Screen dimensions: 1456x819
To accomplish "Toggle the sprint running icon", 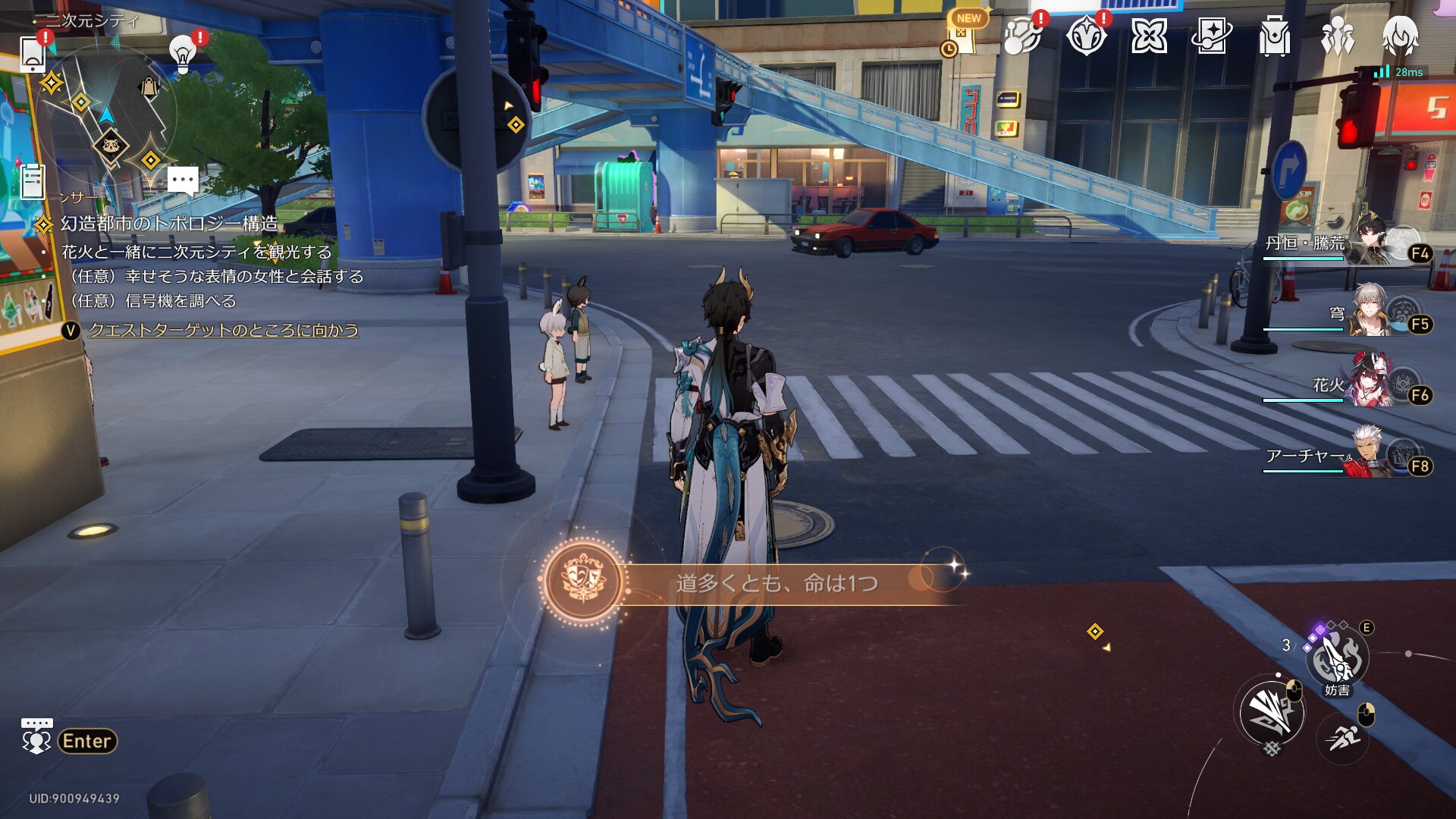I will (1344, 737).
